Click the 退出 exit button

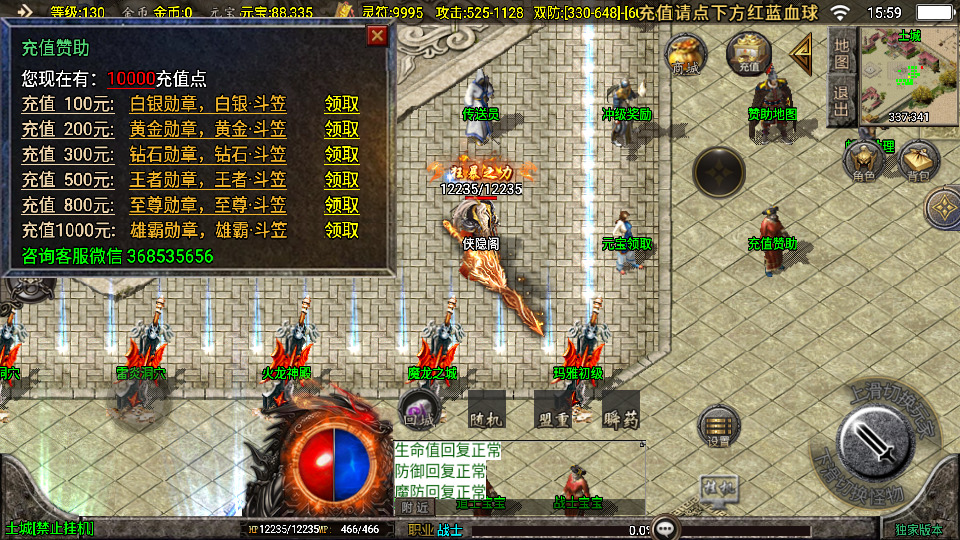pos(842,101)
